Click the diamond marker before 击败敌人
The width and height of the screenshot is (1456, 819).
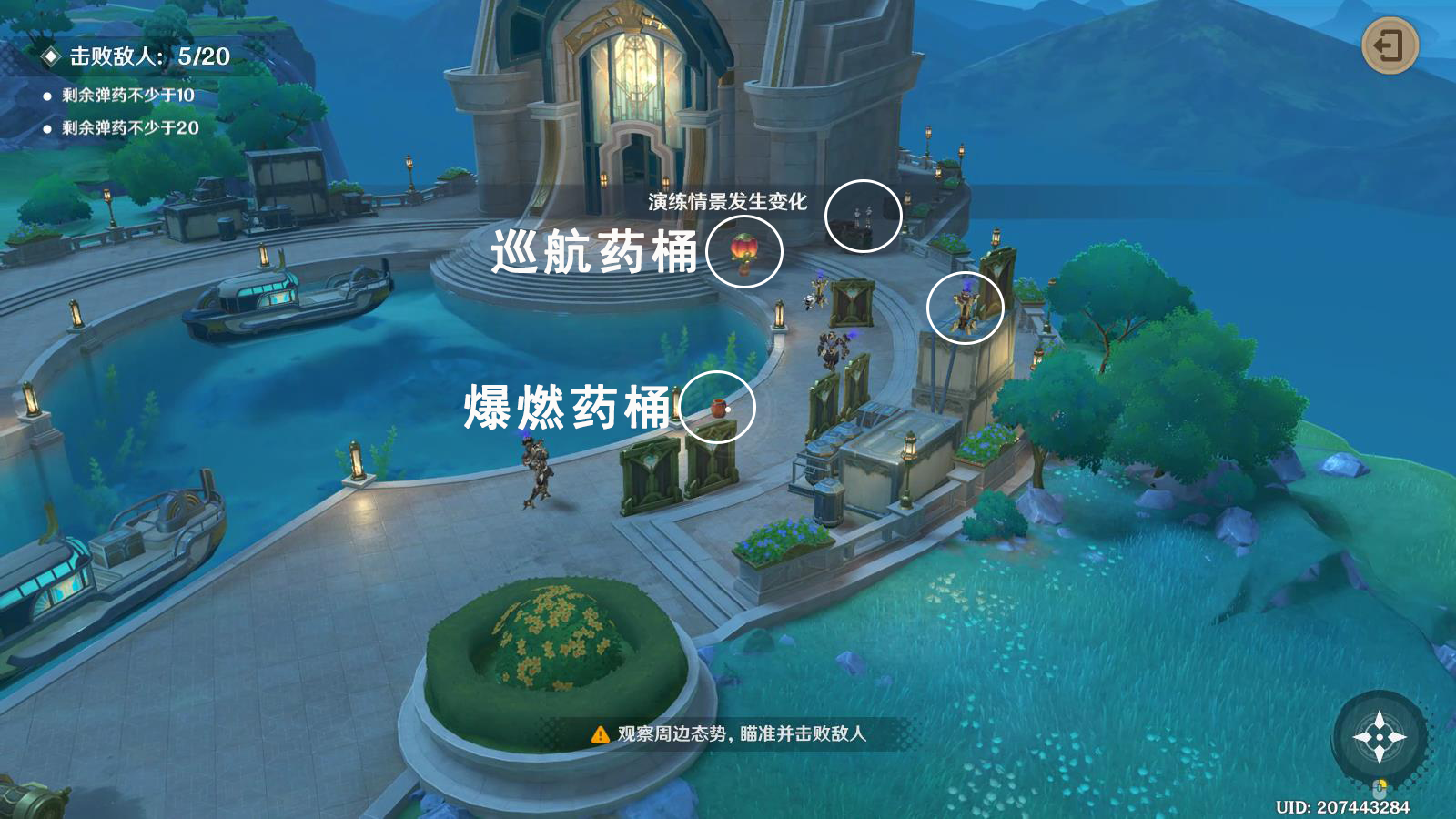coord(49,55)
